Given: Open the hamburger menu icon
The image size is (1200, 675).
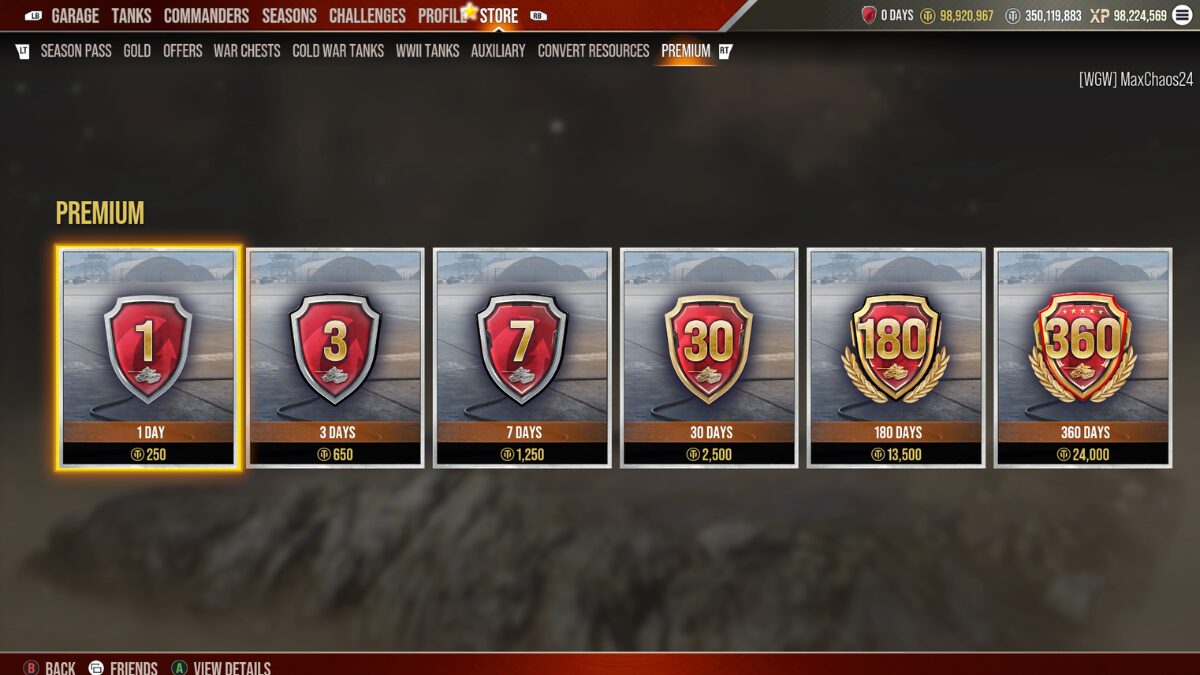Looking at the screenshot, I should [1183, 15].
